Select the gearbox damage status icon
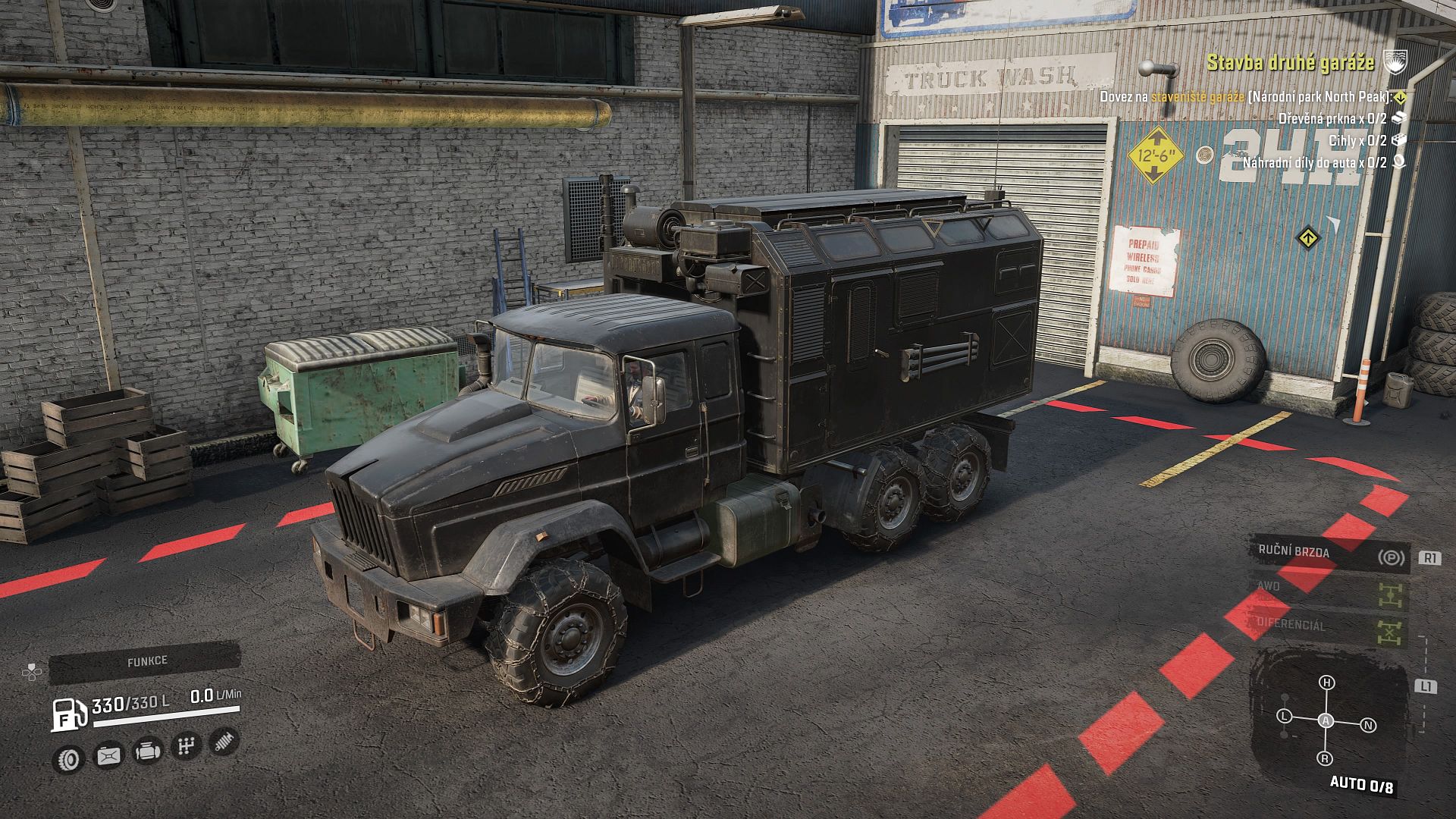Image resolution: width=1456 pixels, height=819 pixels. pos(186,746)
